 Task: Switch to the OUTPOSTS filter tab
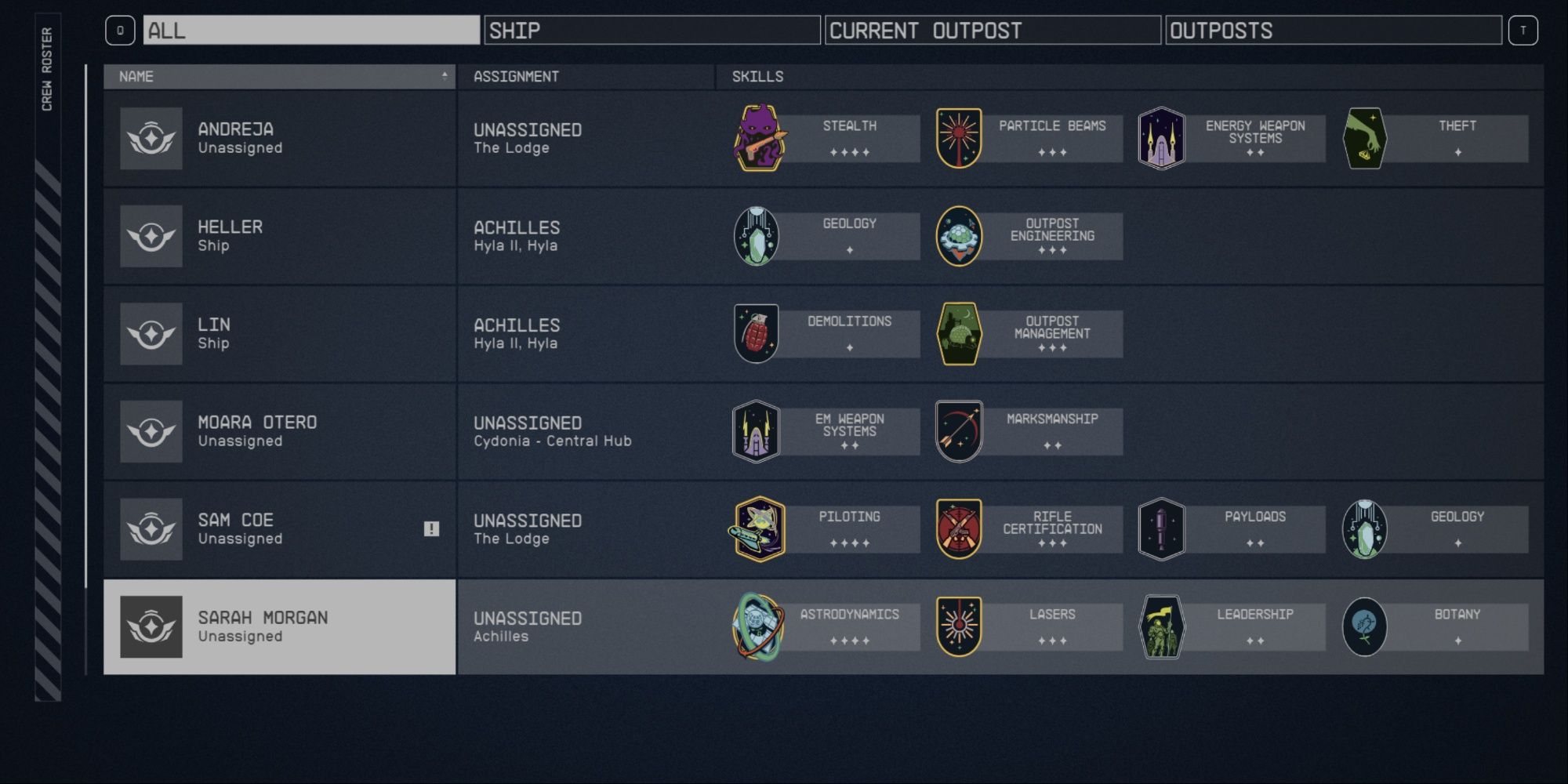coord(1333,31)
